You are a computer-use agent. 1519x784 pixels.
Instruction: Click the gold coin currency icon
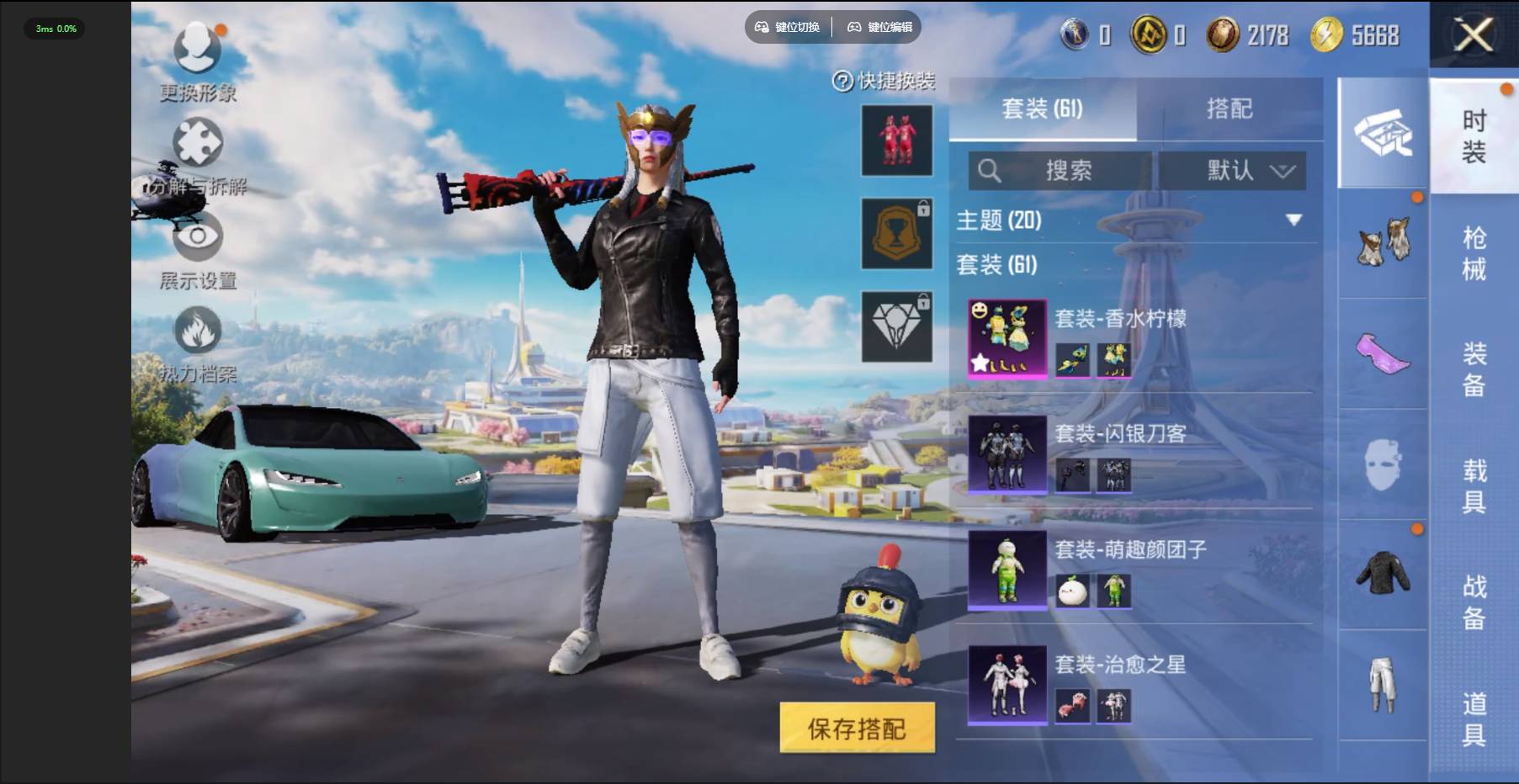tap(1328, 35)
